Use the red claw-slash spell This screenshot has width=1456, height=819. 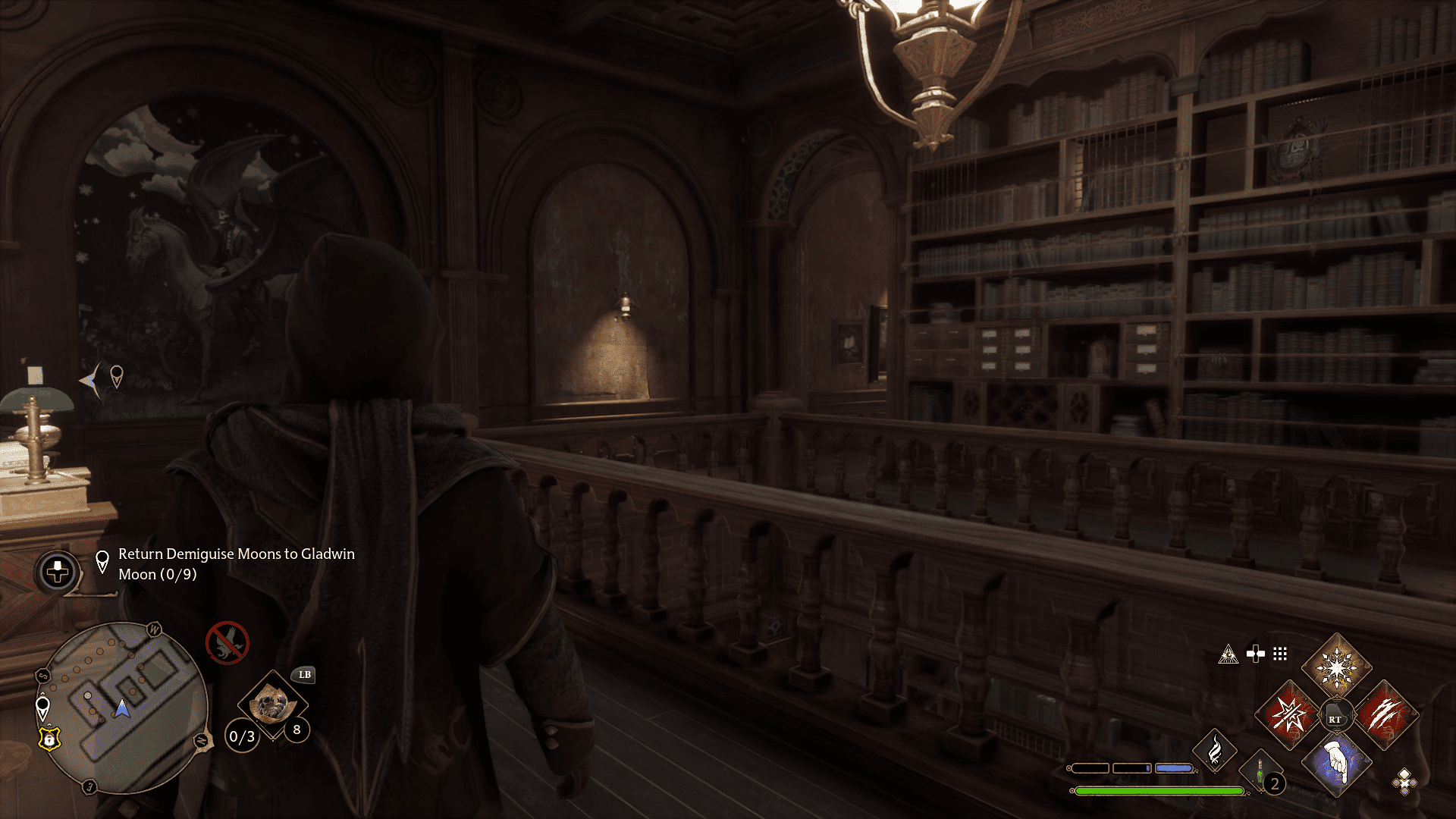coord(1385,714)
